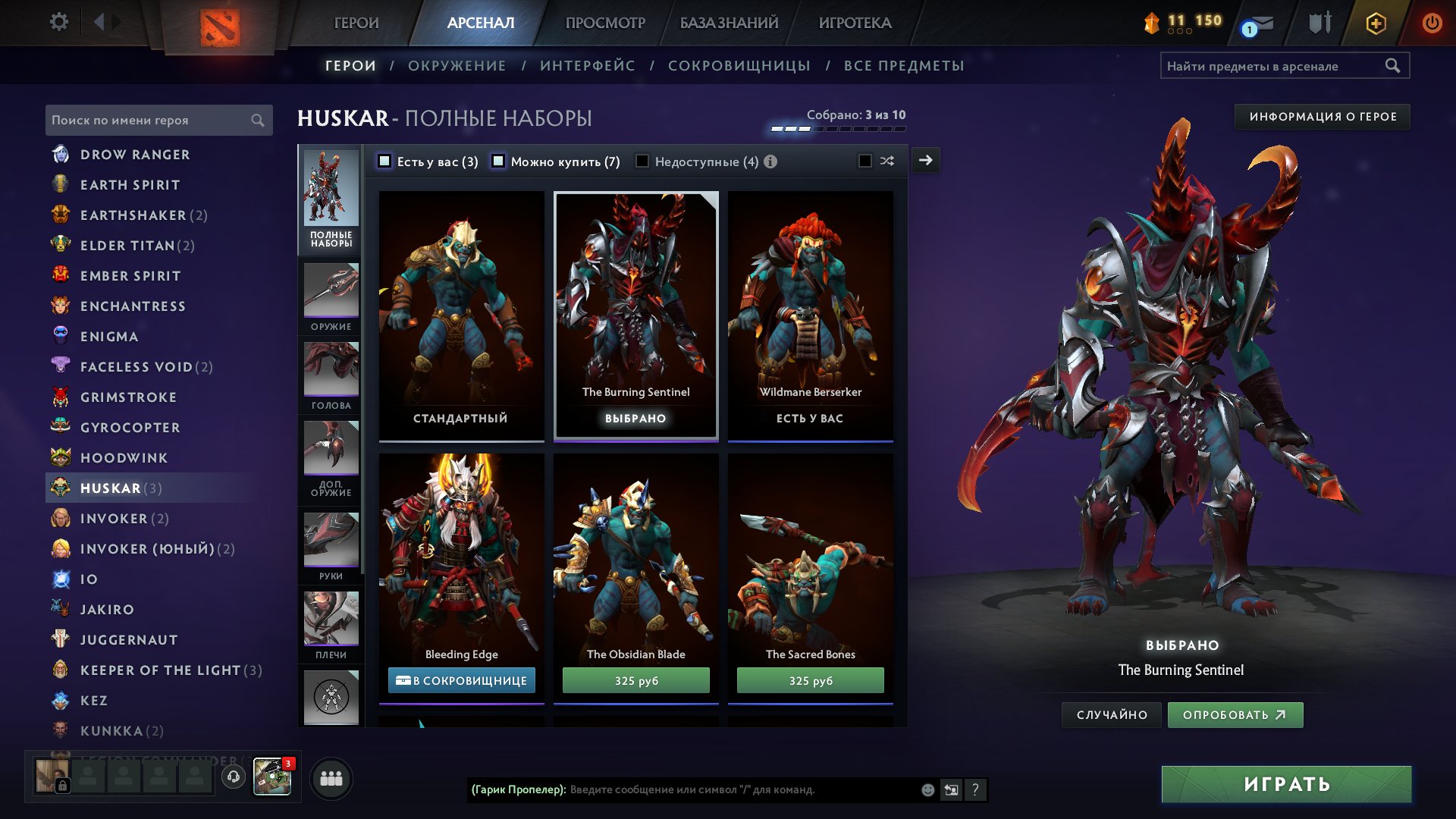The image size is (1456, 819).
Task: Click the power button to exit game
Action: pyautogui.click(x=1432, y=24)
